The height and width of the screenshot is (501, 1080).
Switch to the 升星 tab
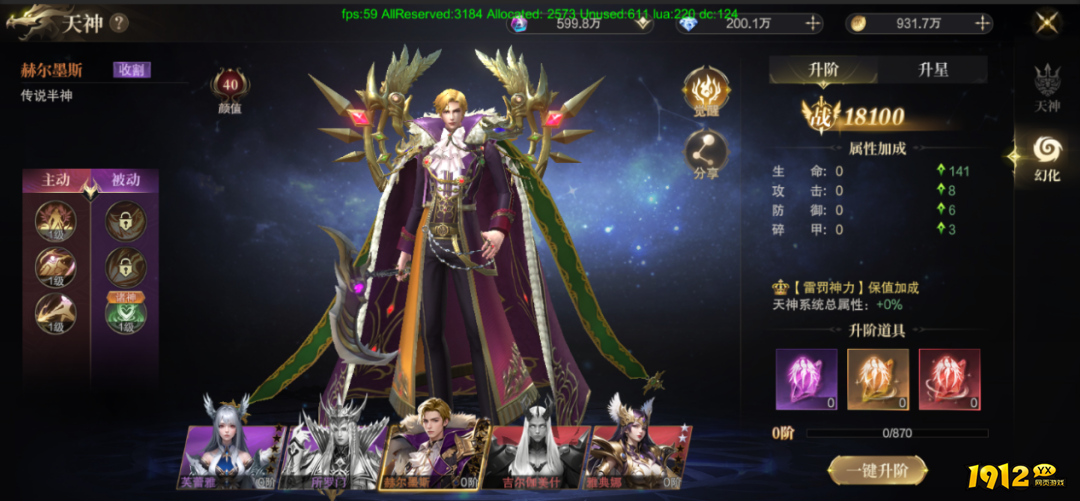932,69
